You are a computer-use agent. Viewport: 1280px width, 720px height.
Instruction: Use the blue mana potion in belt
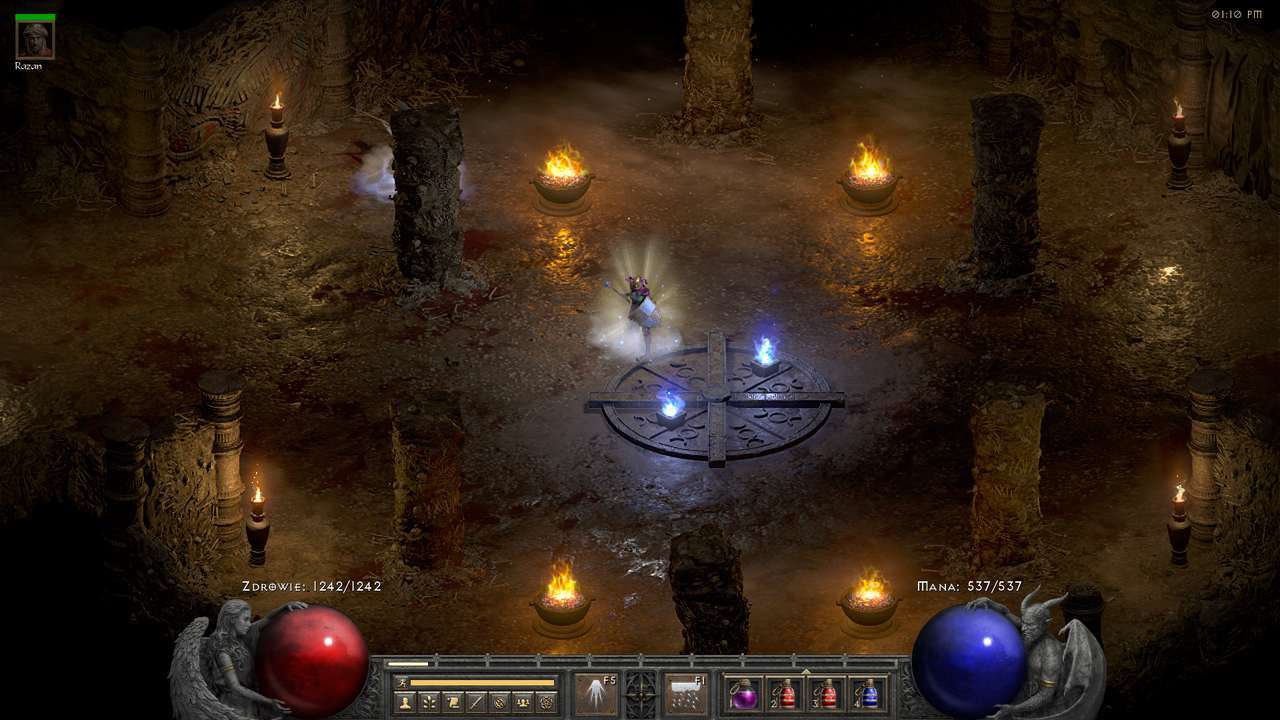click(868, 694)
